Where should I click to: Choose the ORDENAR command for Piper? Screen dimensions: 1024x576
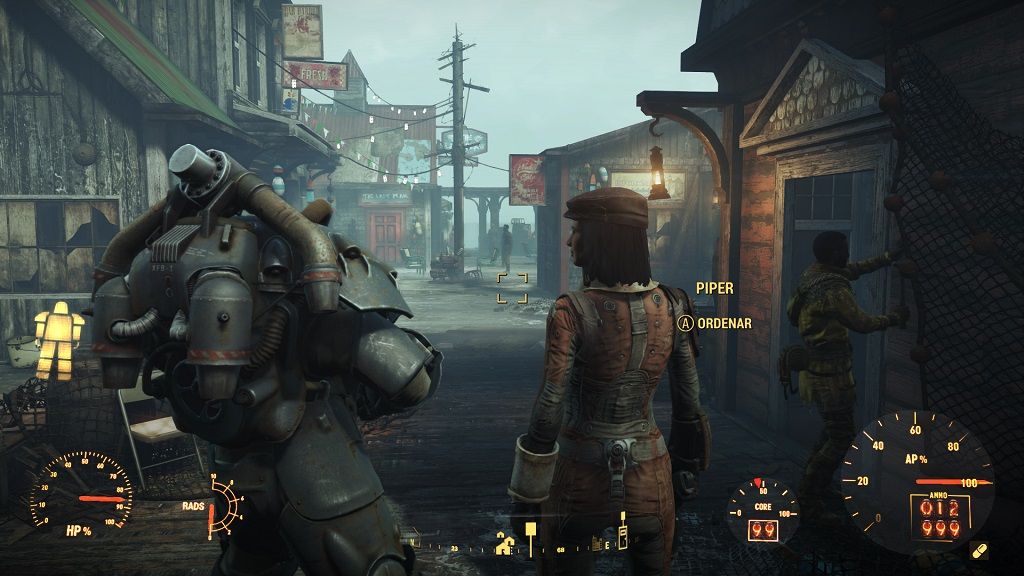(714, 323)
